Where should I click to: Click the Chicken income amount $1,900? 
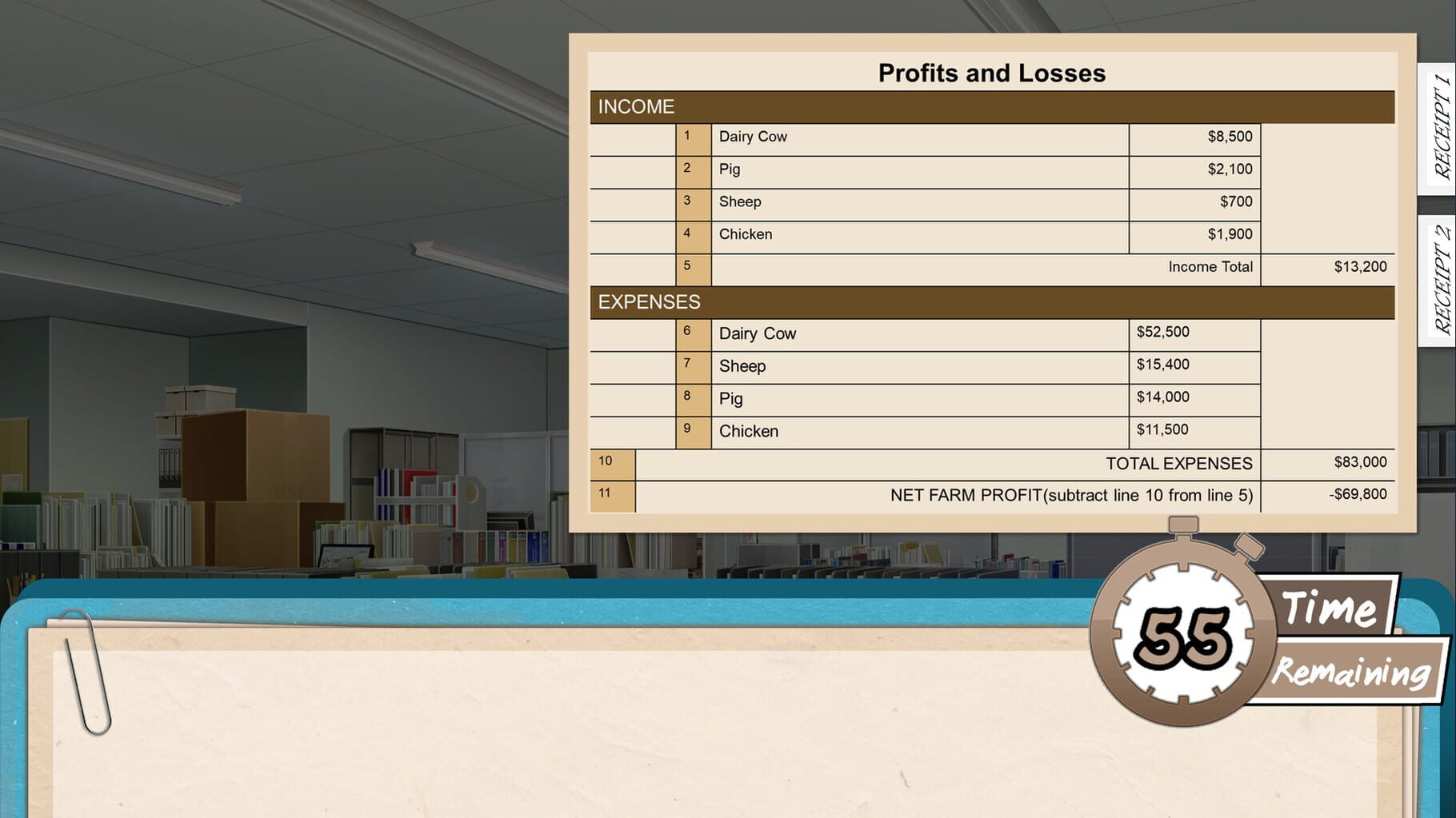click(1230, 234)
